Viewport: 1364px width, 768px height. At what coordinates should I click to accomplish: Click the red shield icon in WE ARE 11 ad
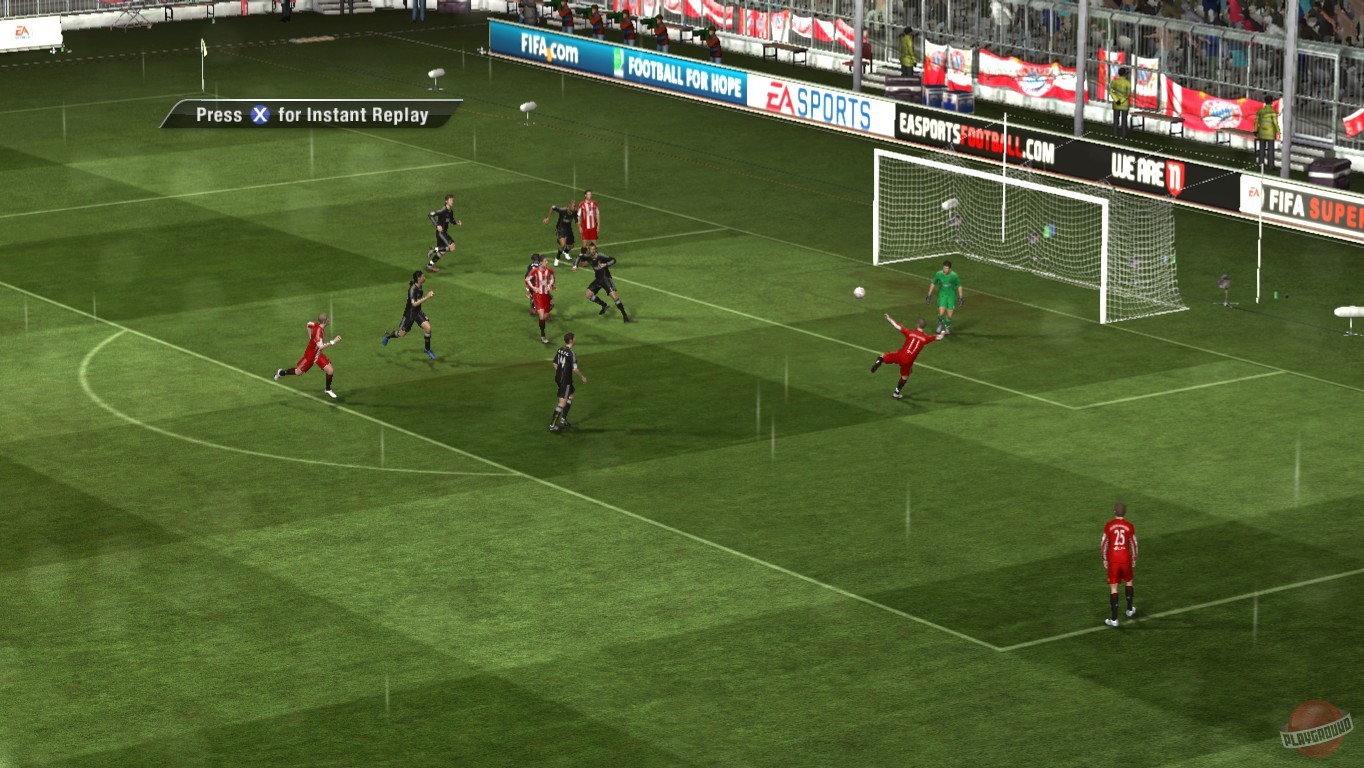point(1176,177)
